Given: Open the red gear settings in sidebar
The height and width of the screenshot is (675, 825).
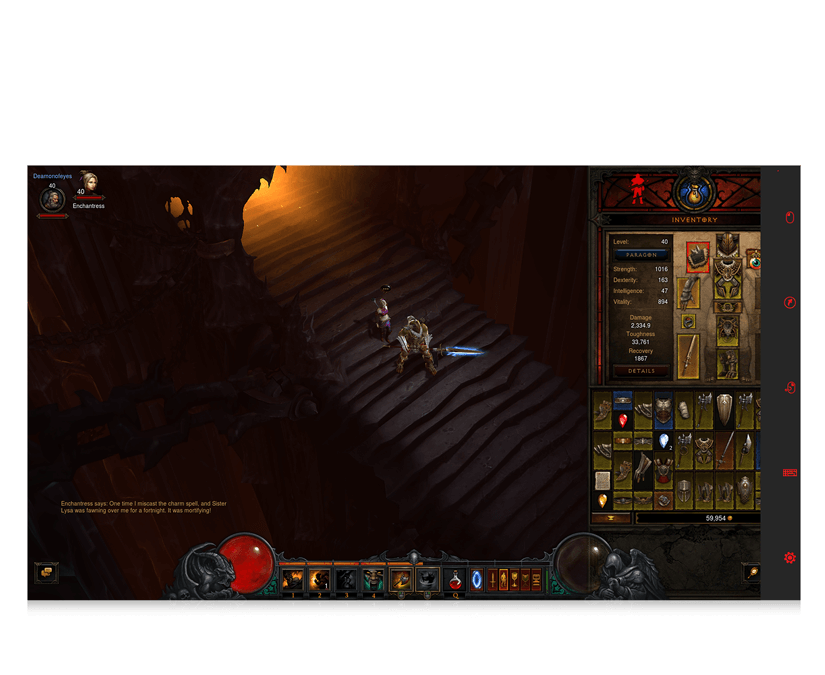Looking at the screenshot, I should tap(790, 557).
